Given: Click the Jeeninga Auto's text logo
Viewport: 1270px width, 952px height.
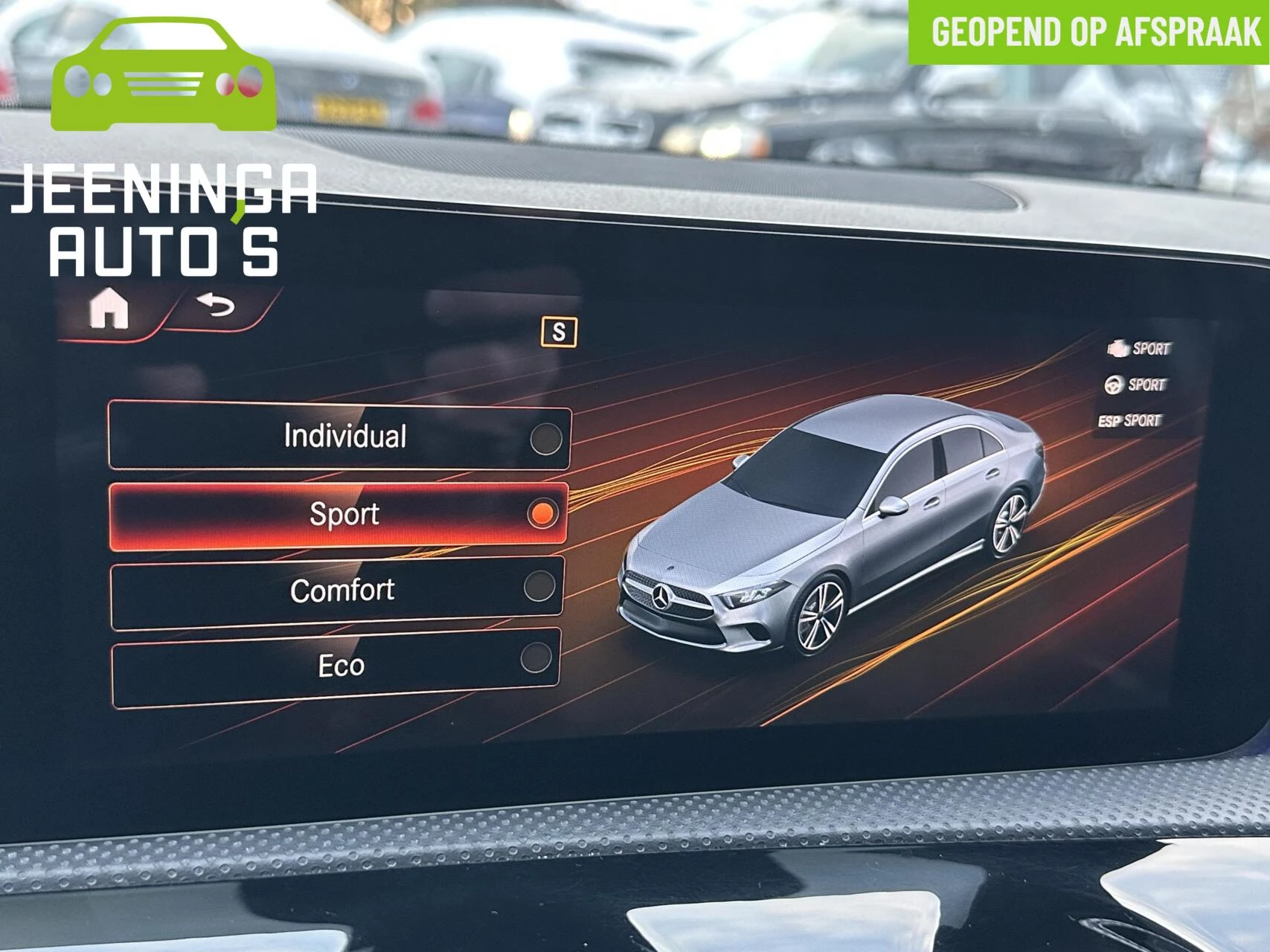Looking at the screenshot, I should click(164, 219).
